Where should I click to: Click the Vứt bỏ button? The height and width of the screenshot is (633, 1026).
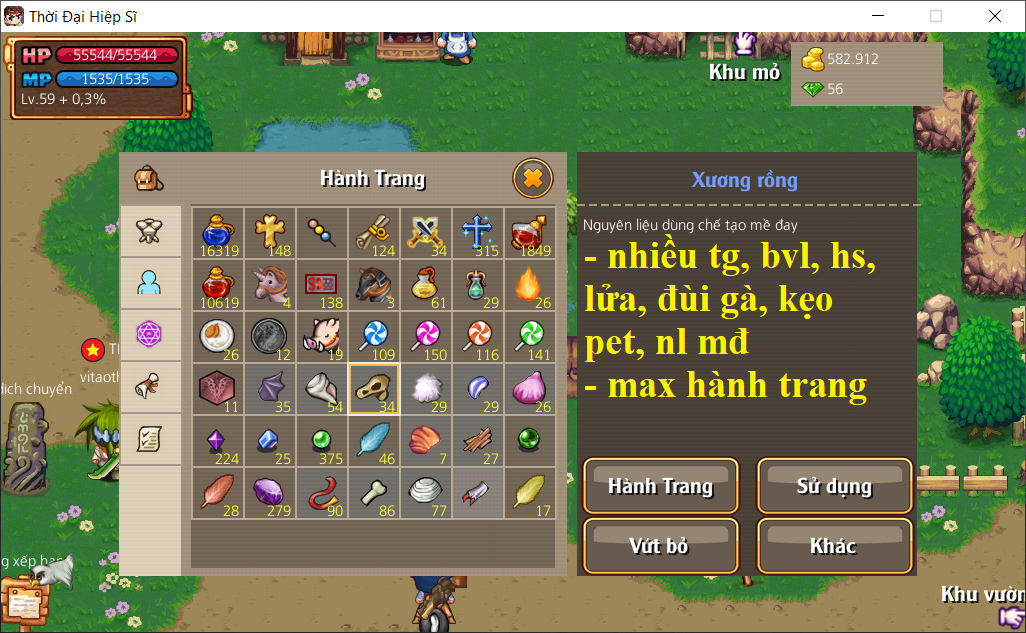pos(660,546)
